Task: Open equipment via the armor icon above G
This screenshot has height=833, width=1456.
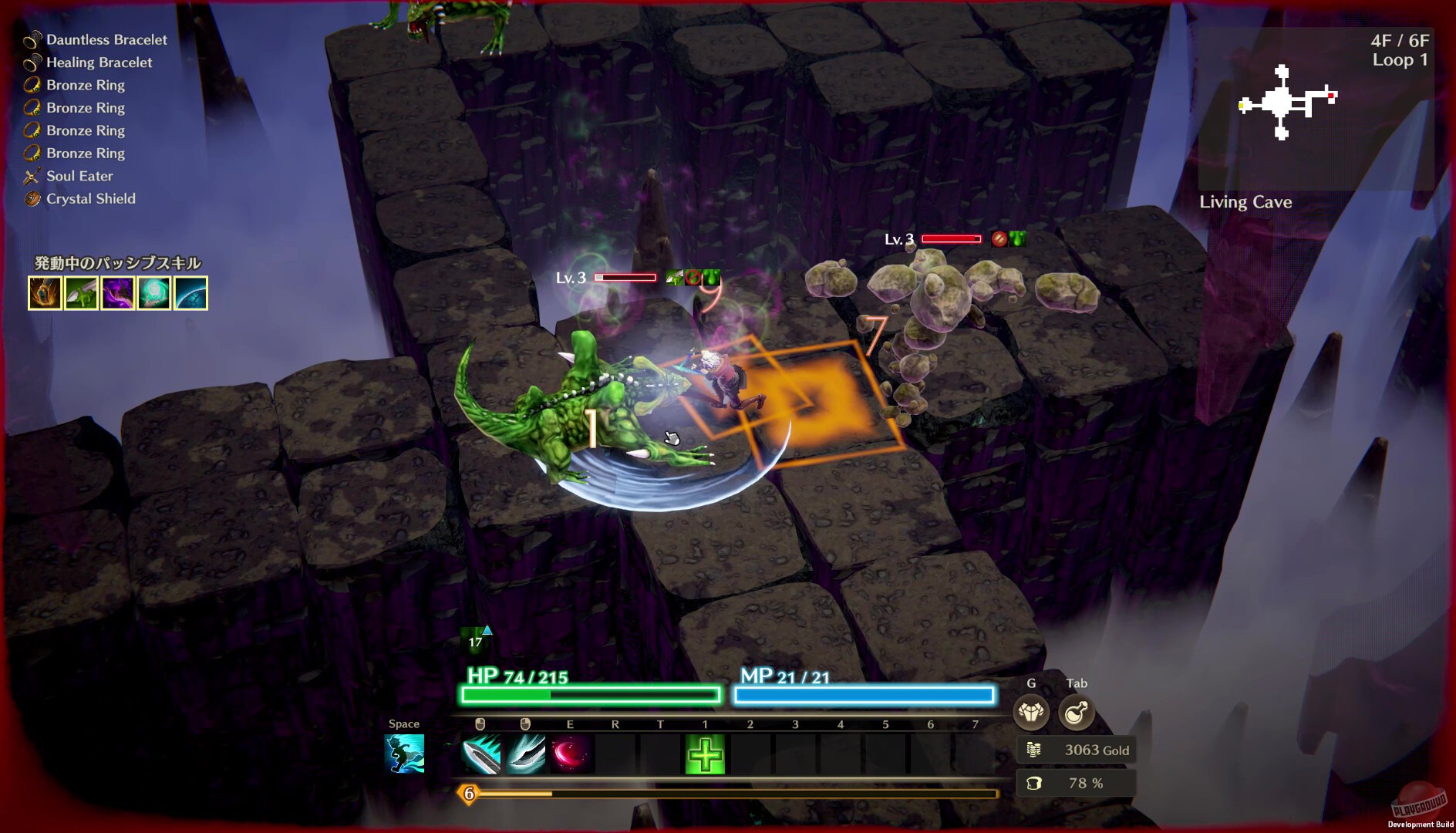Action: click(1030, 713)
